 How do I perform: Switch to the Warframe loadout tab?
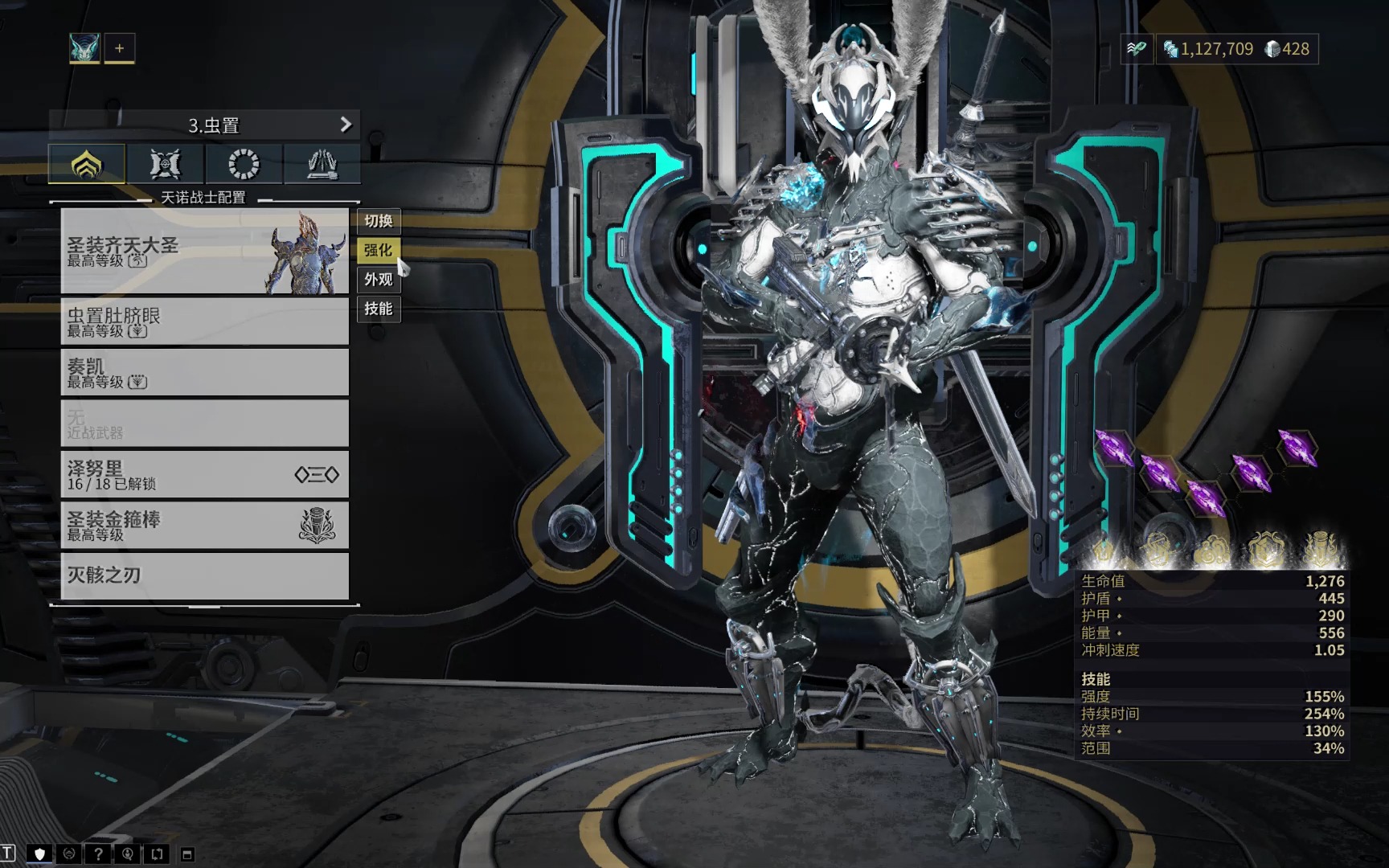pyautogui.click(x=87, y=164)
